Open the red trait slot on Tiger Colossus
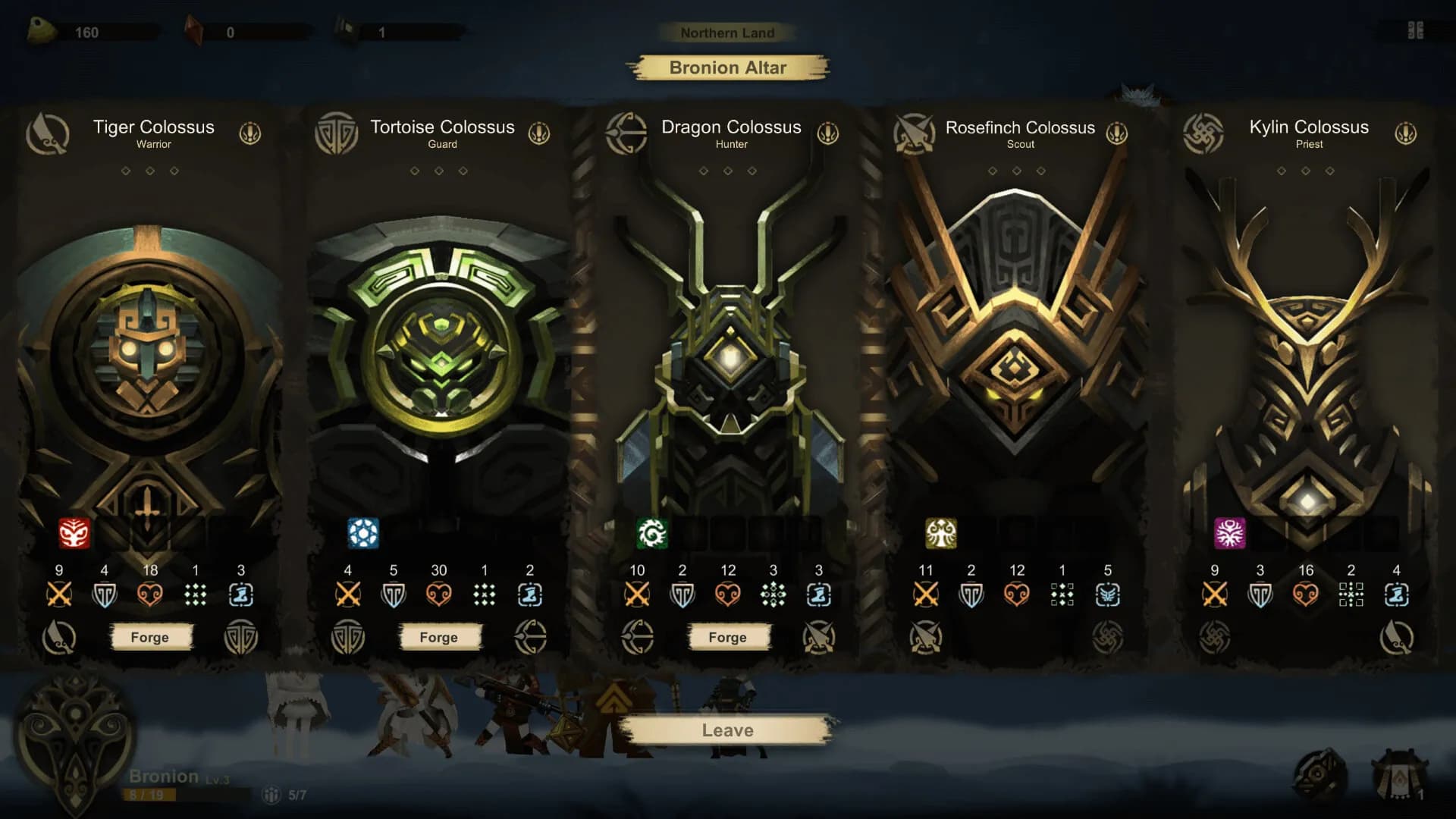The height and width of the screenshot is (819, 1456). (x=72, y=532)
